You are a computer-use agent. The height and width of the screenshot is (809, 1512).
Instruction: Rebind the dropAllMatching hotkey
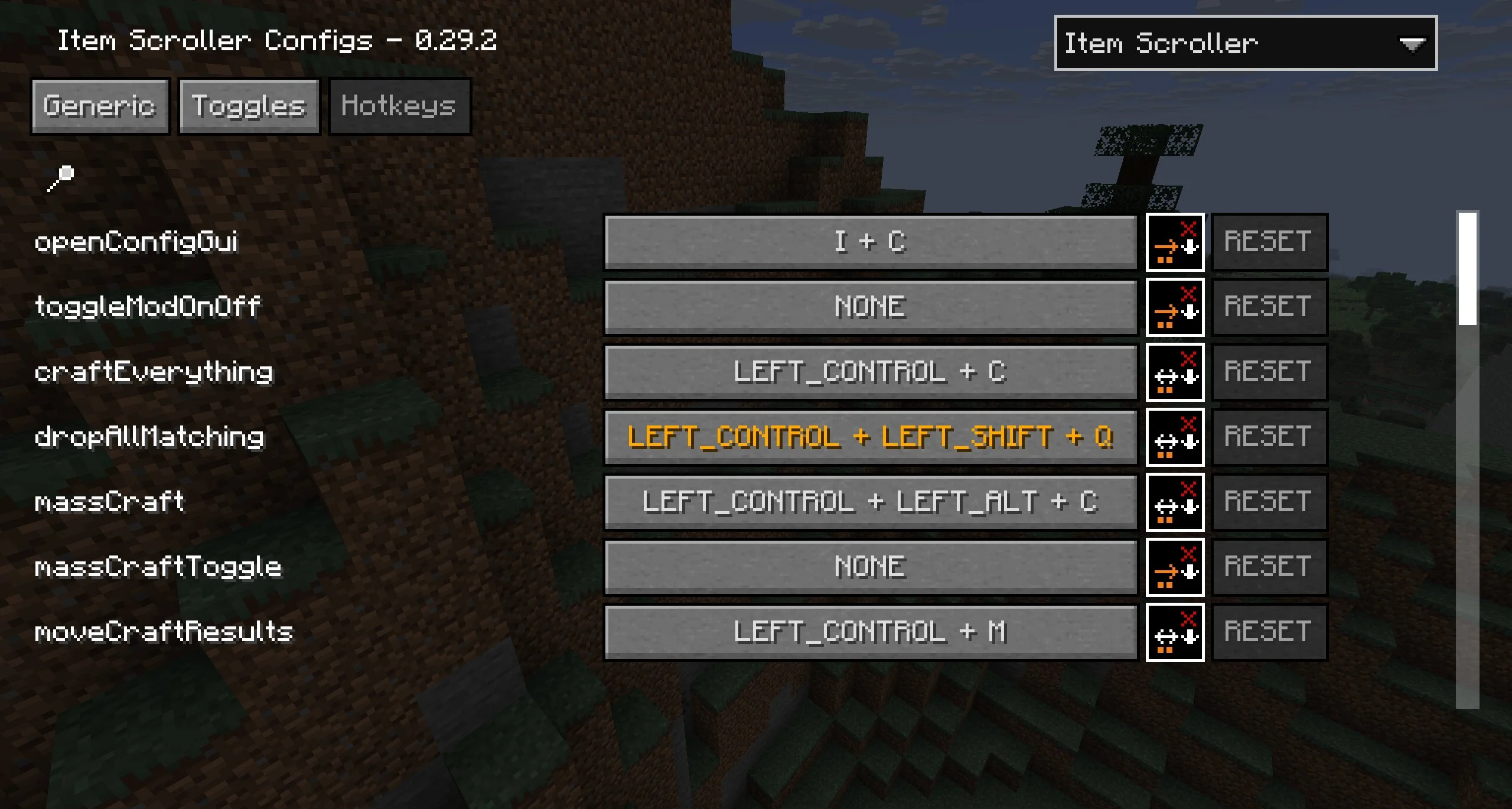[x=870, y=437]
